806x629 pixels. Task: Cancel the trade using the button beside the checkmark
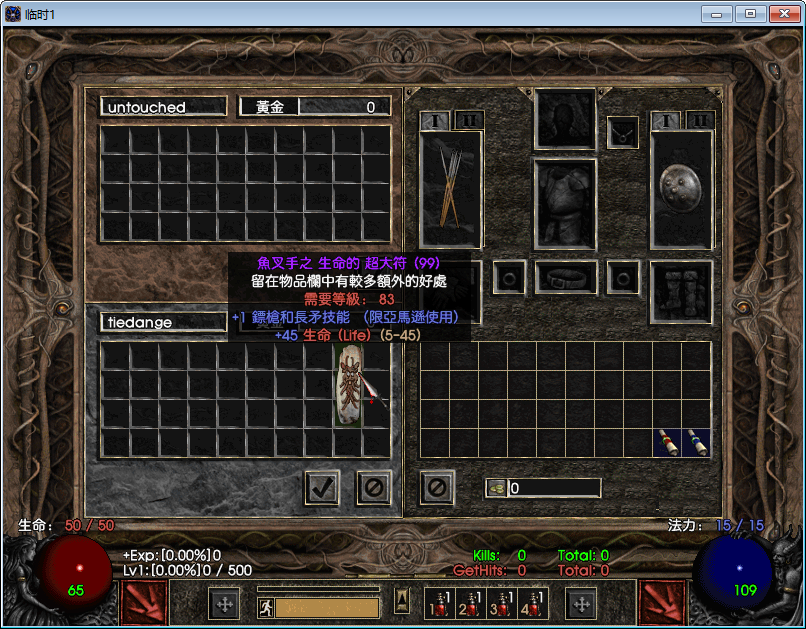point(374,488)
